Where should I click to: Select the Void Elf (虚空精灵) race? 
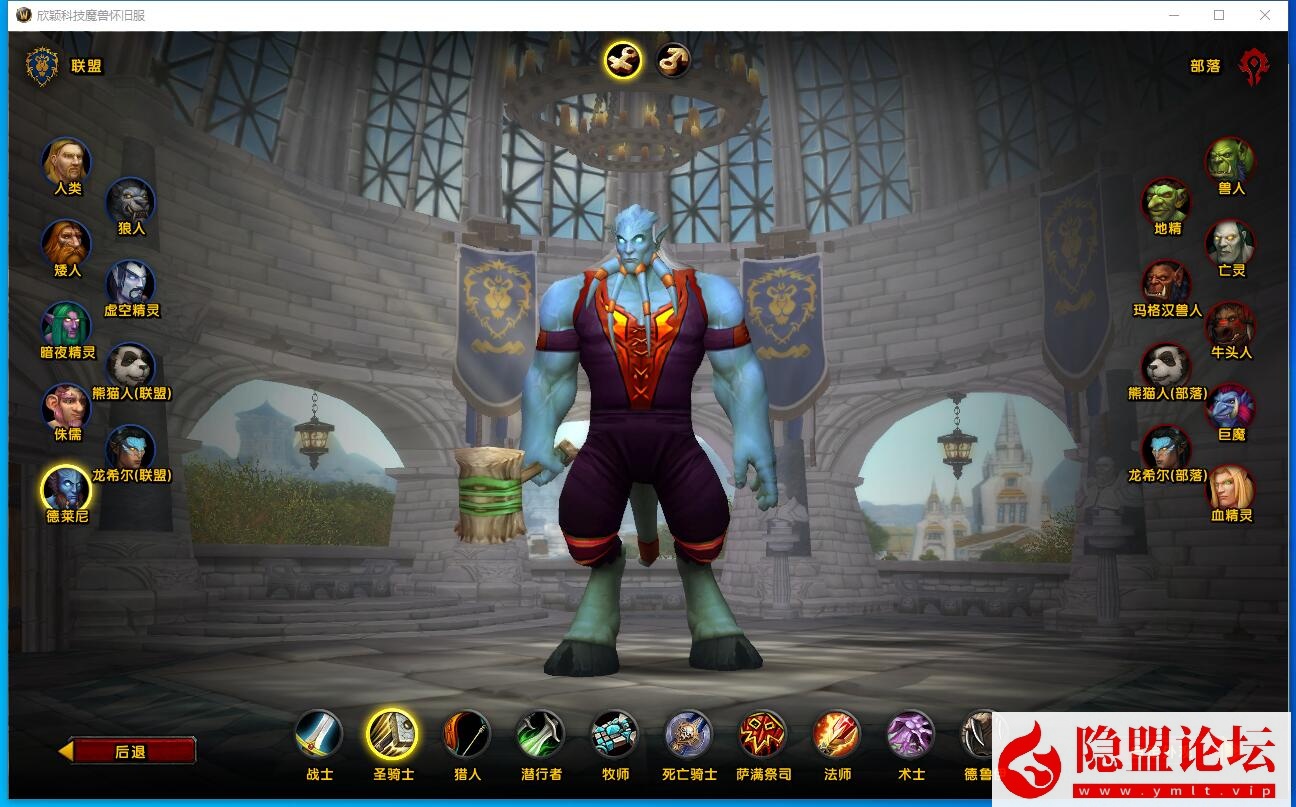pos(131,285)
